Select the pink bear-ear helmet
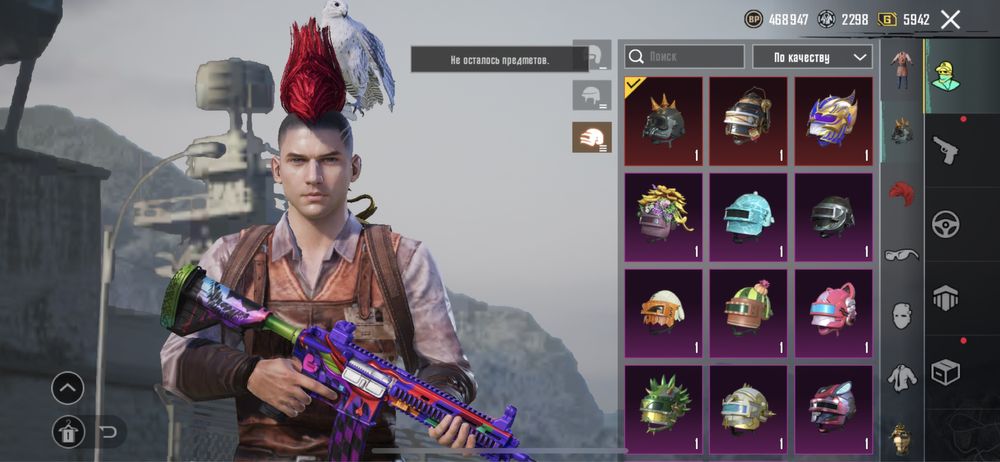The image size is (1000, 462). [x=833, y=312]
